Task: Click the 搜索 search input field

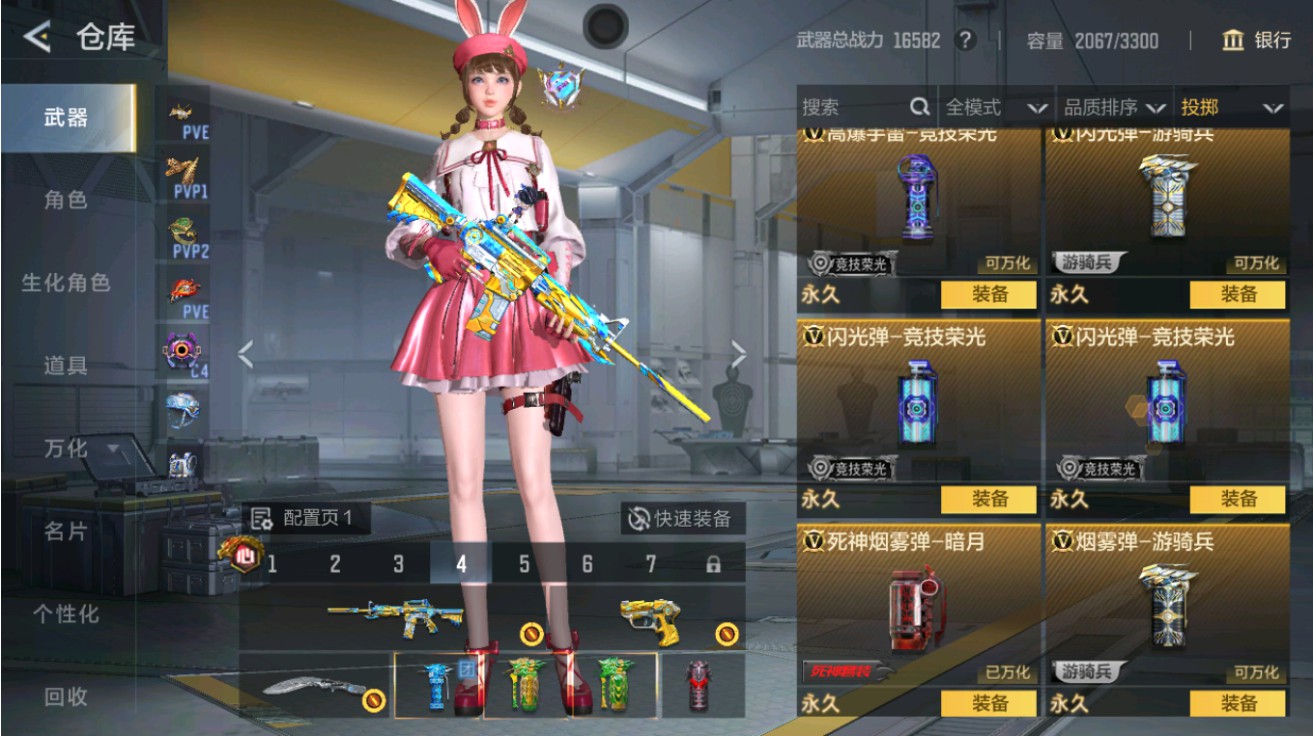Action: (x=850, y=106)
